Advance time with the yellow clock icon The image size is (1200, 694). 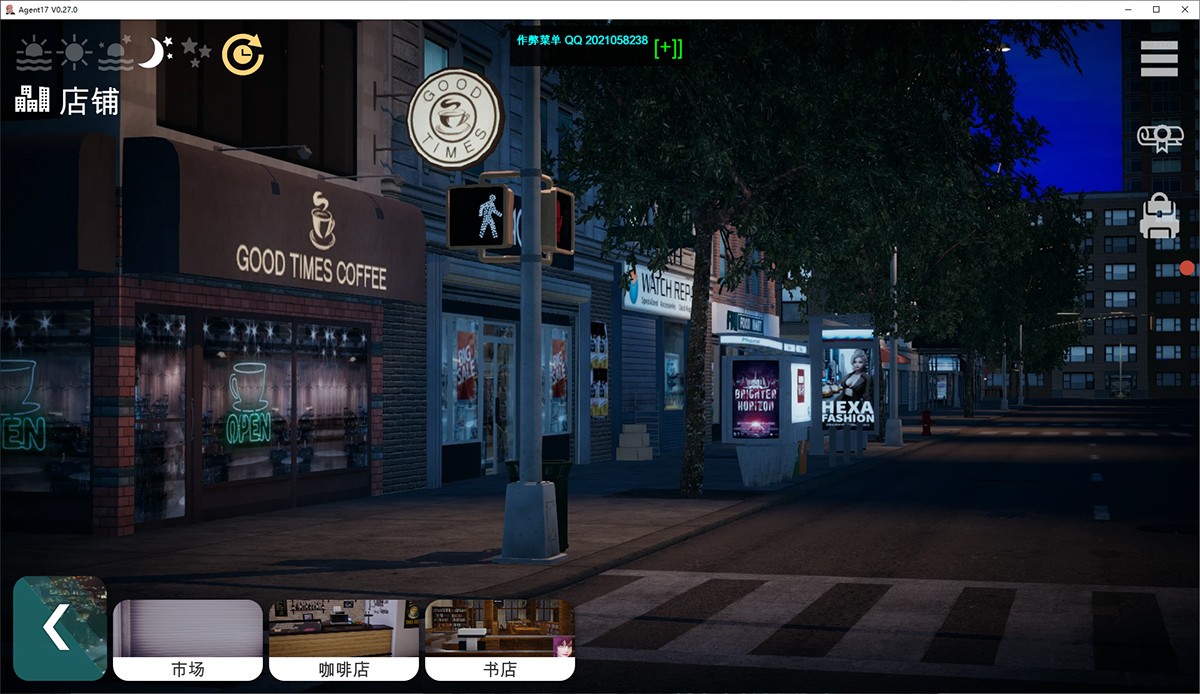[242, 55]
